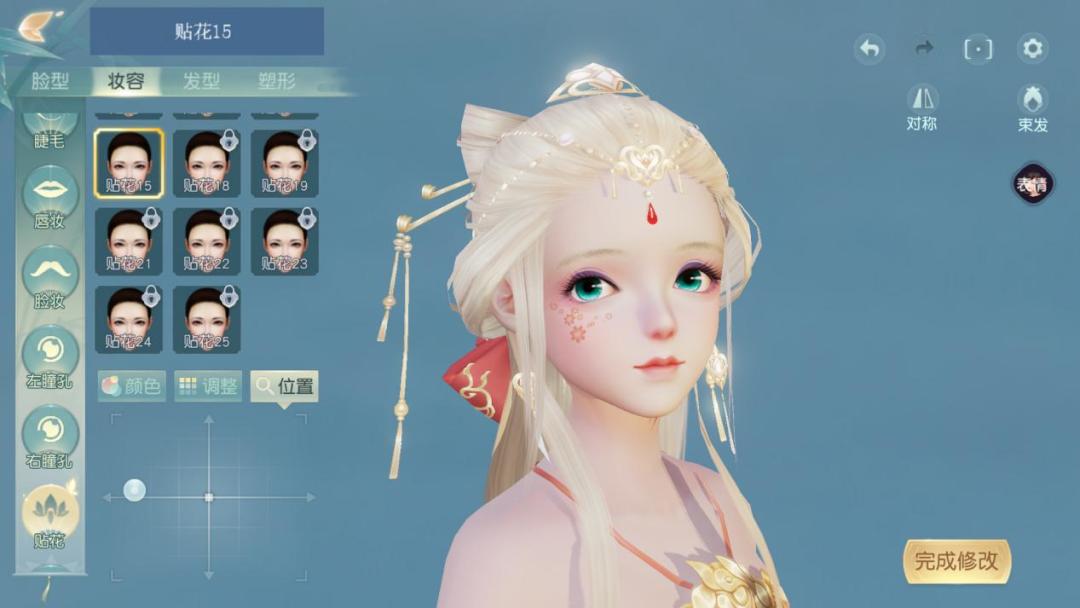Open the 颜色 color options
The image size is (1080, 608).
(x=132, y=386)
